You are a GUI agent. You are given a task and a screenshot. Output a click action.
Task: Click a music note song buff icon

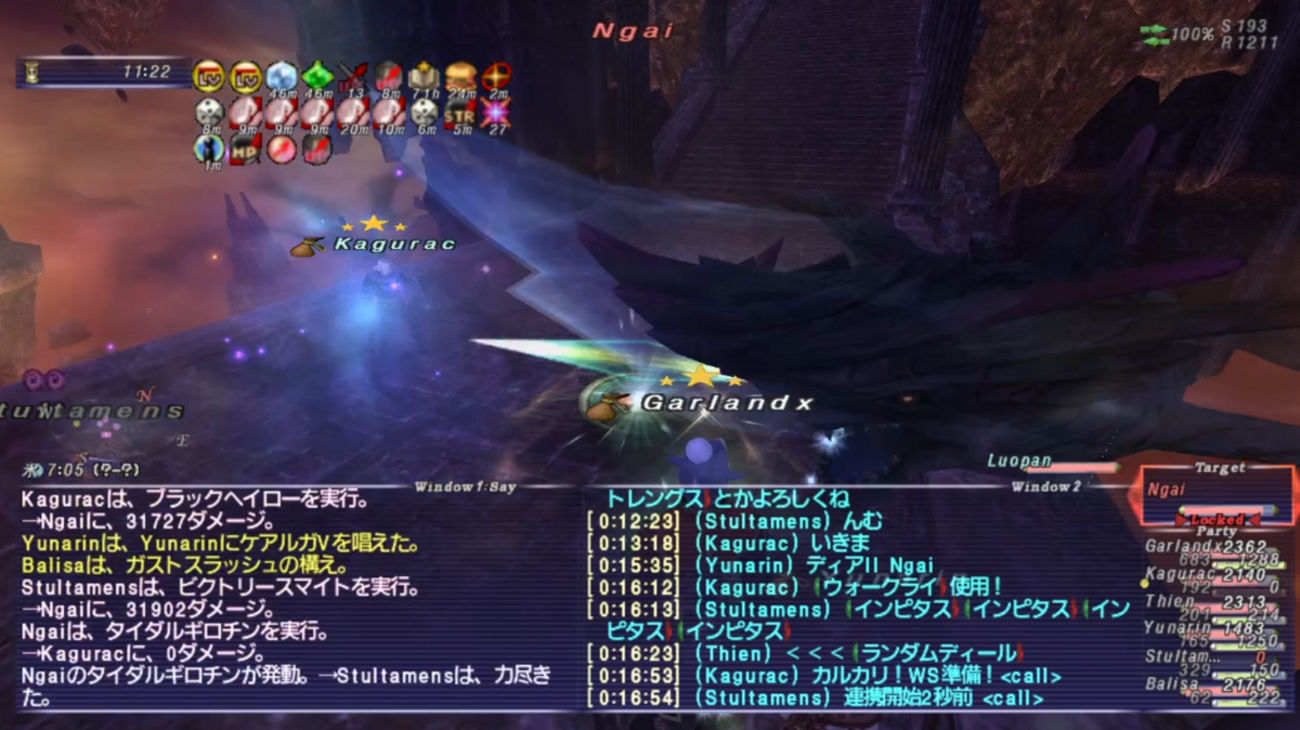coord(243,110)
